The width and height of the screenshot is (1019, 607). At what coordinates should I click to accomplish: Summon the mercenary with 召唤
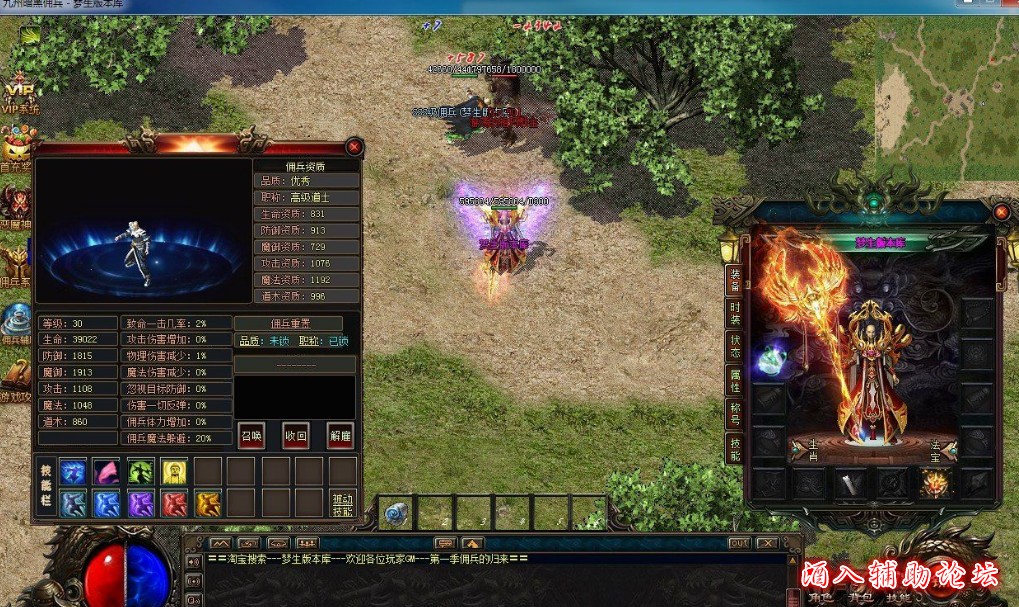click(251, 436)
